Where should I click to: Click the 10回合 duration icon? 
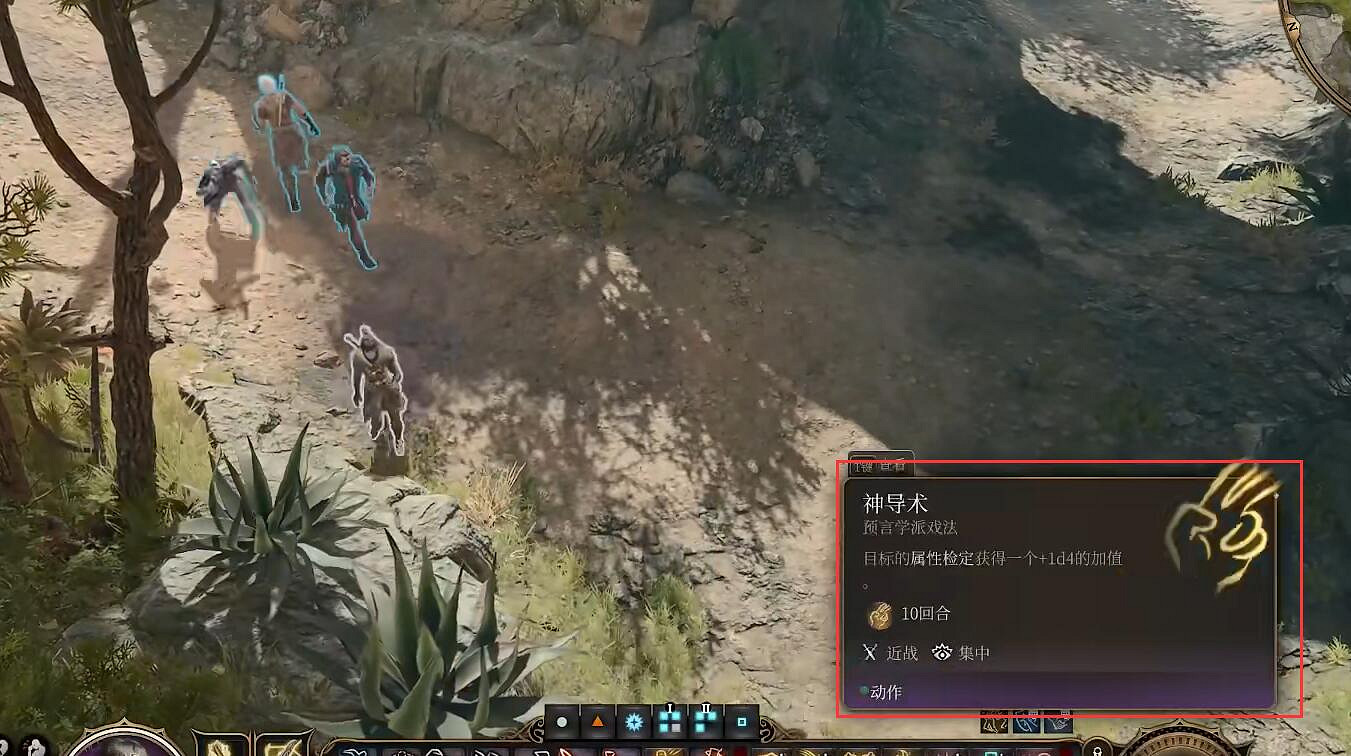(x=879, y=616)
